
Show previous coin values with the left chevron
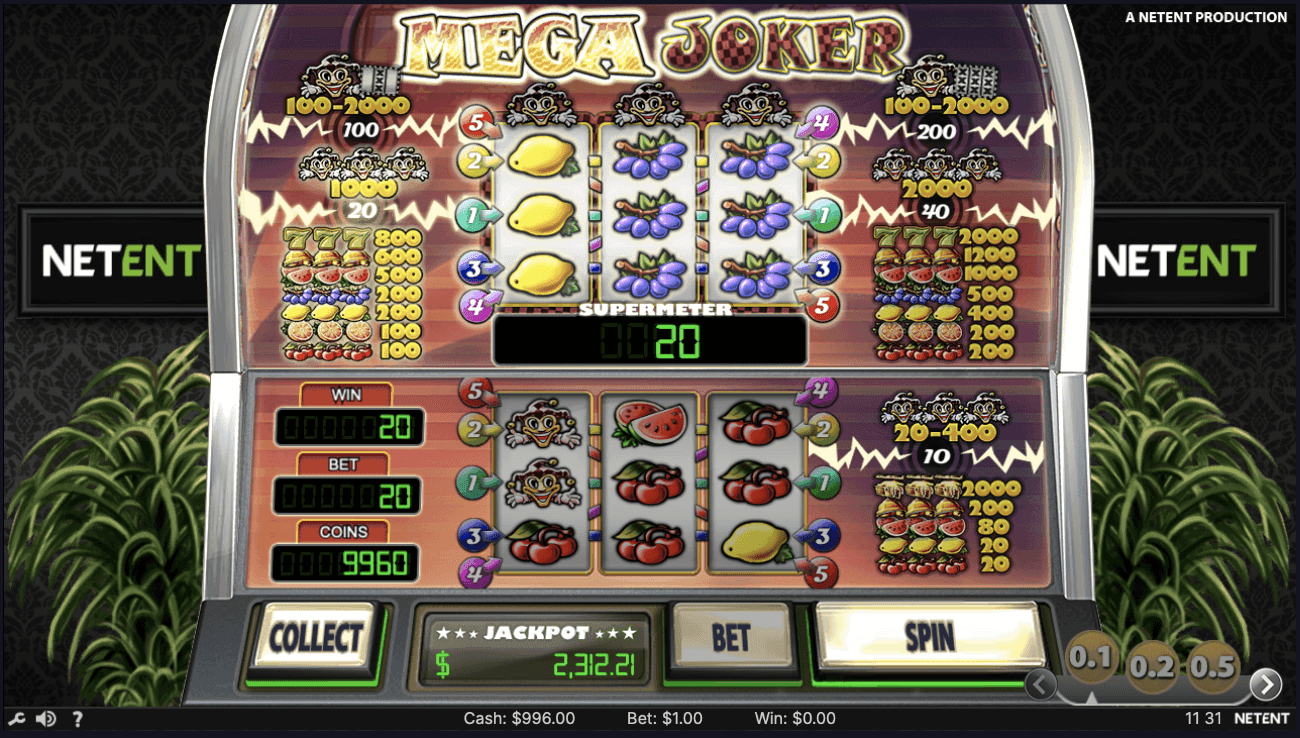pyautogui.click(x=1040, y=685)
